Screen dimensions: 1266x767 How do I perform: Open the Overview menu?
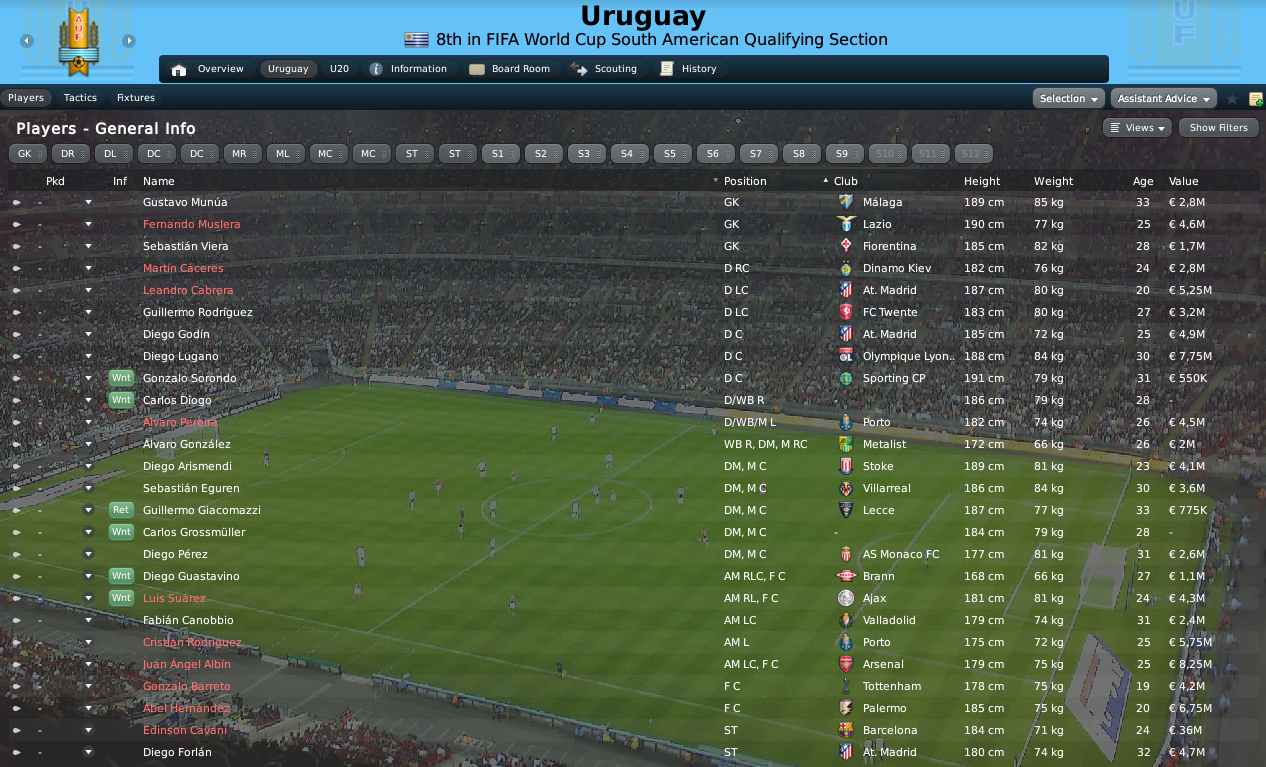[x=208, y=69]
